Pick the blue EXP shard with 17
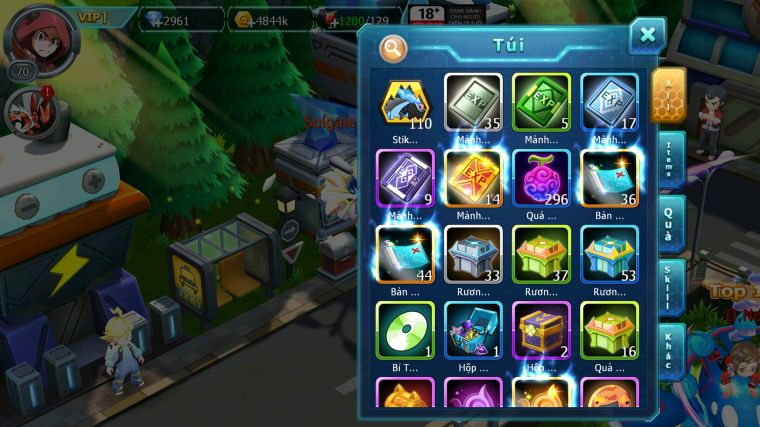 tap(609, 103)
